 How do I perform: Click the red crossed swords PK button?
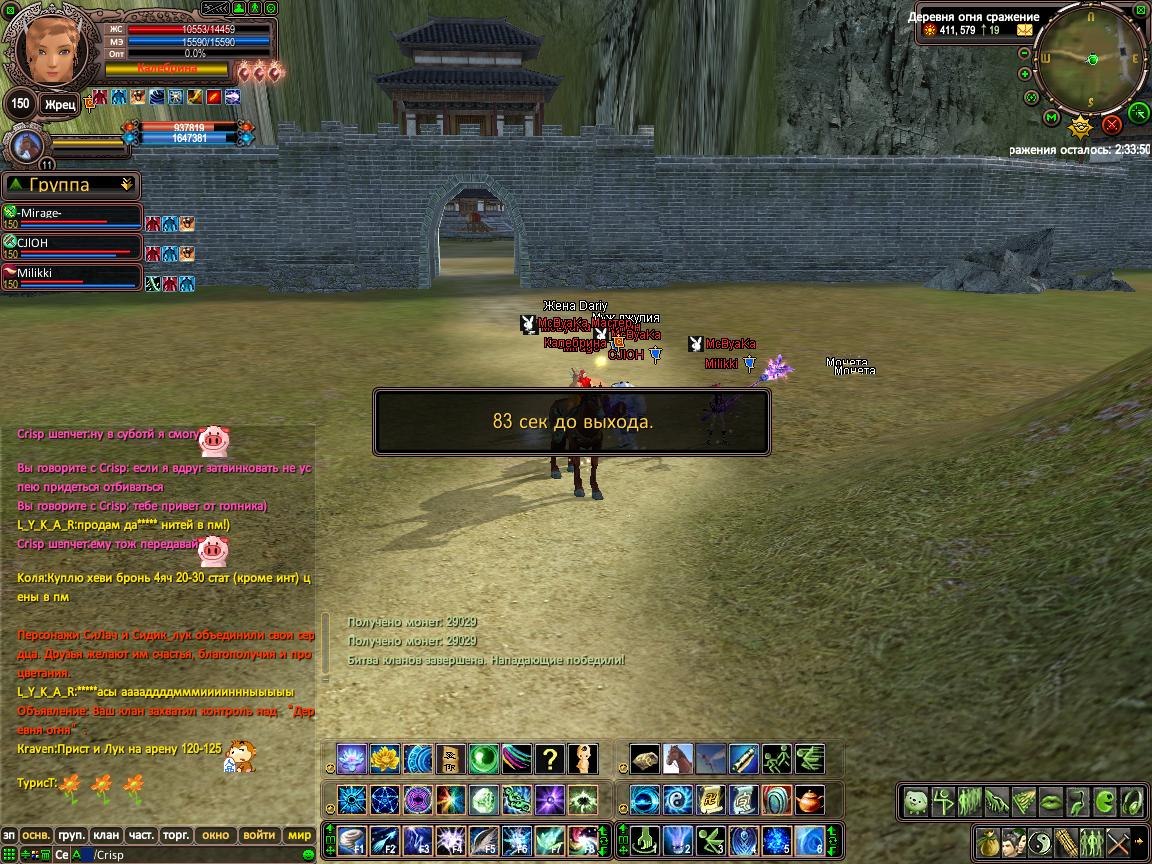click(x=1111, y=125)
